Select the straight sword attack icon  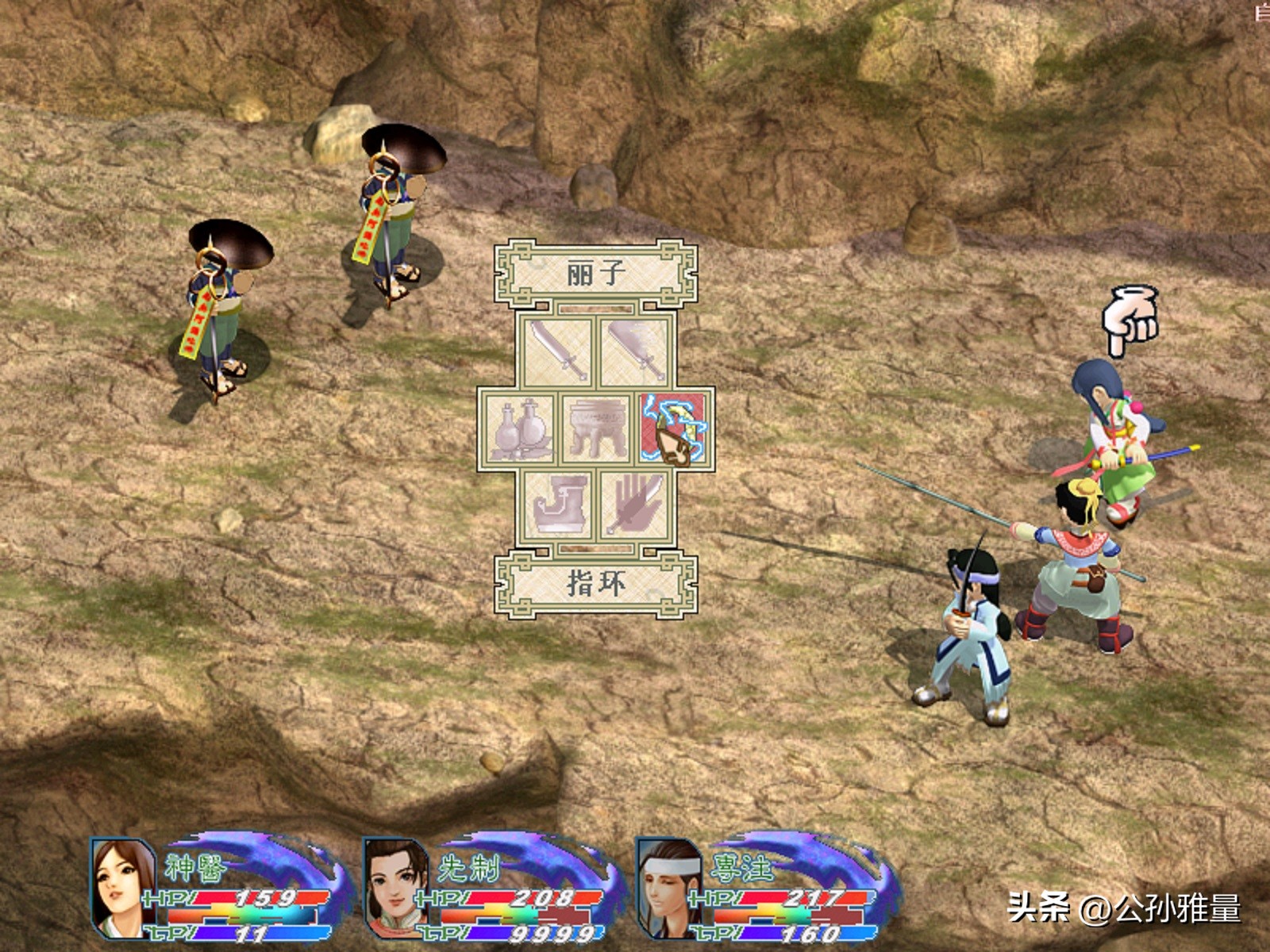pyautogui.click(x=557, y=351)
